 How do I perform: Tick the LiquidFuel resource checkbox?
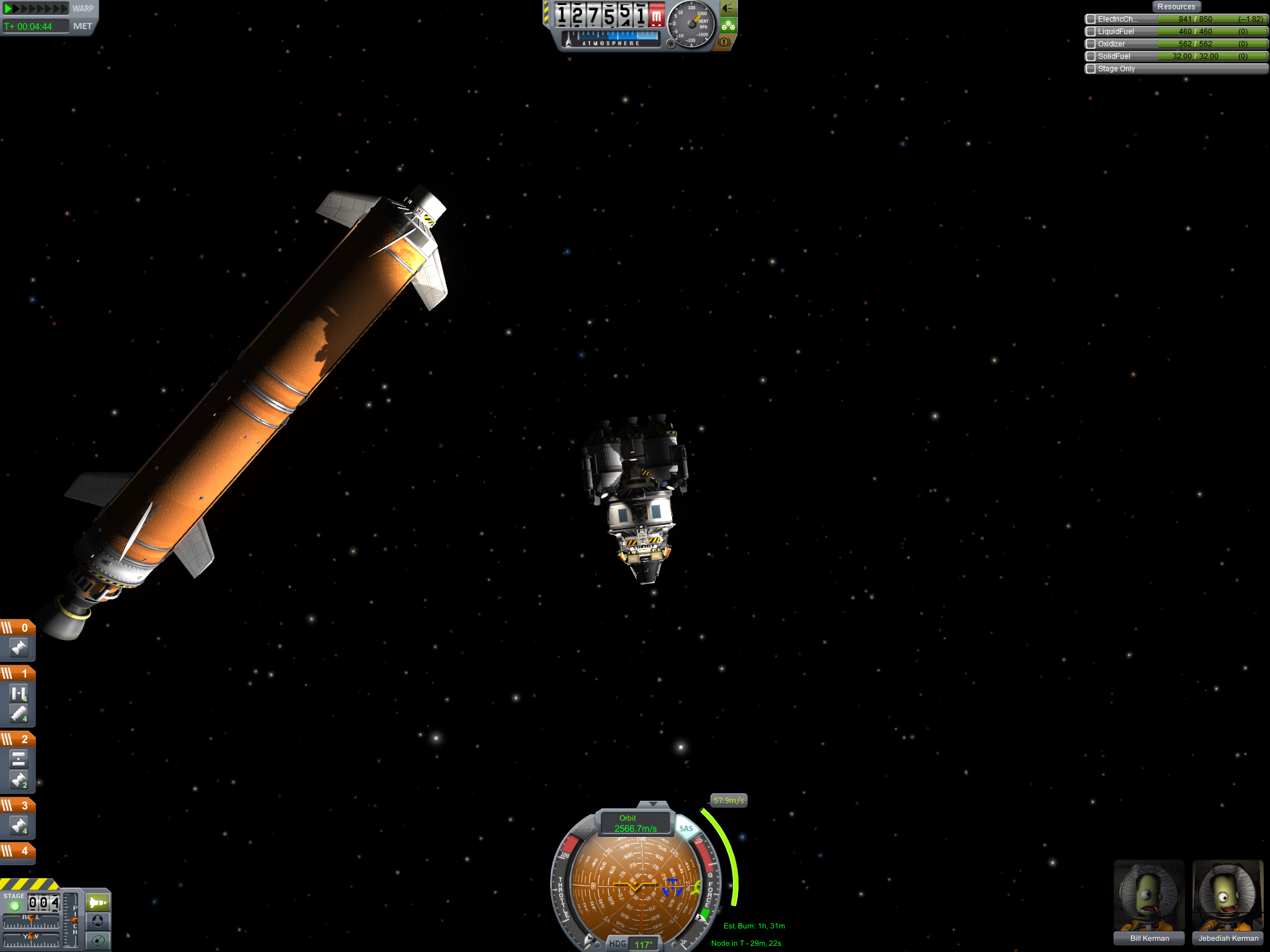tap(1091, 32)
